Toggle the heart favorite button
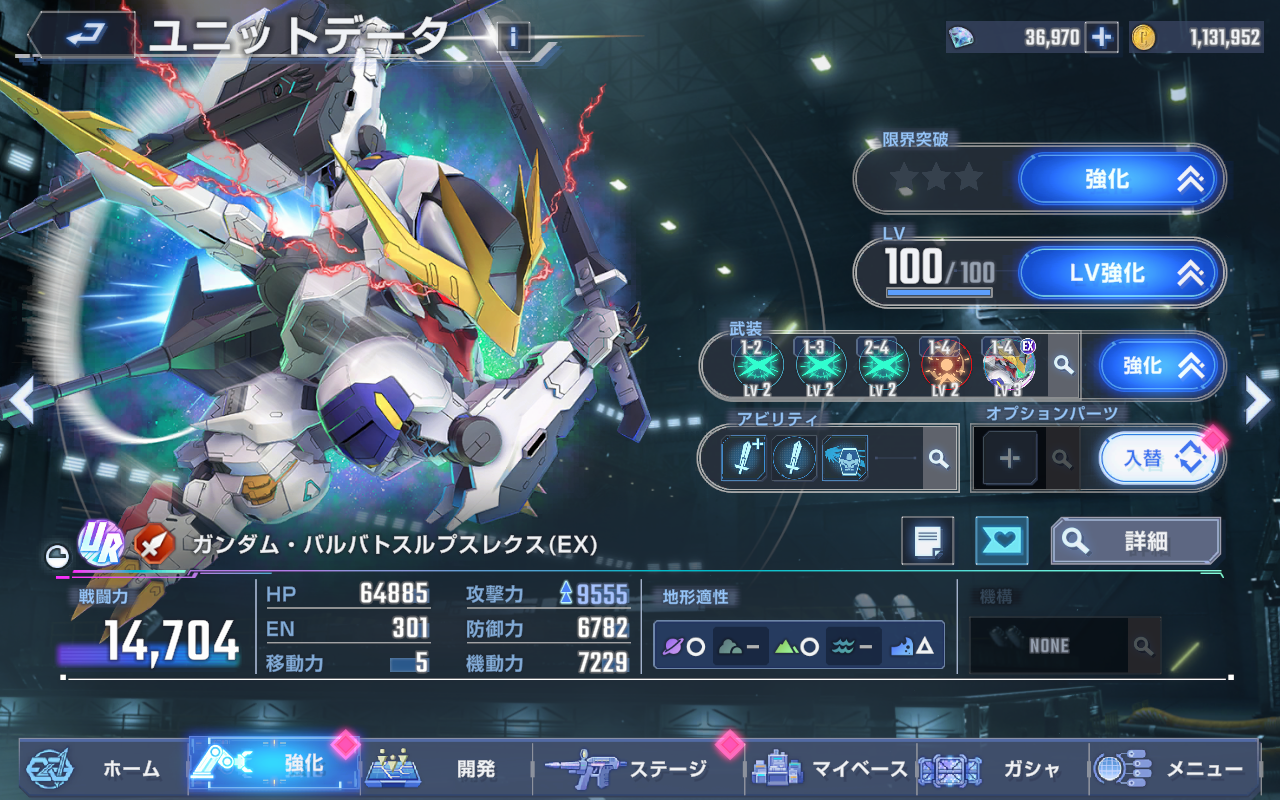 point(1001,541)
